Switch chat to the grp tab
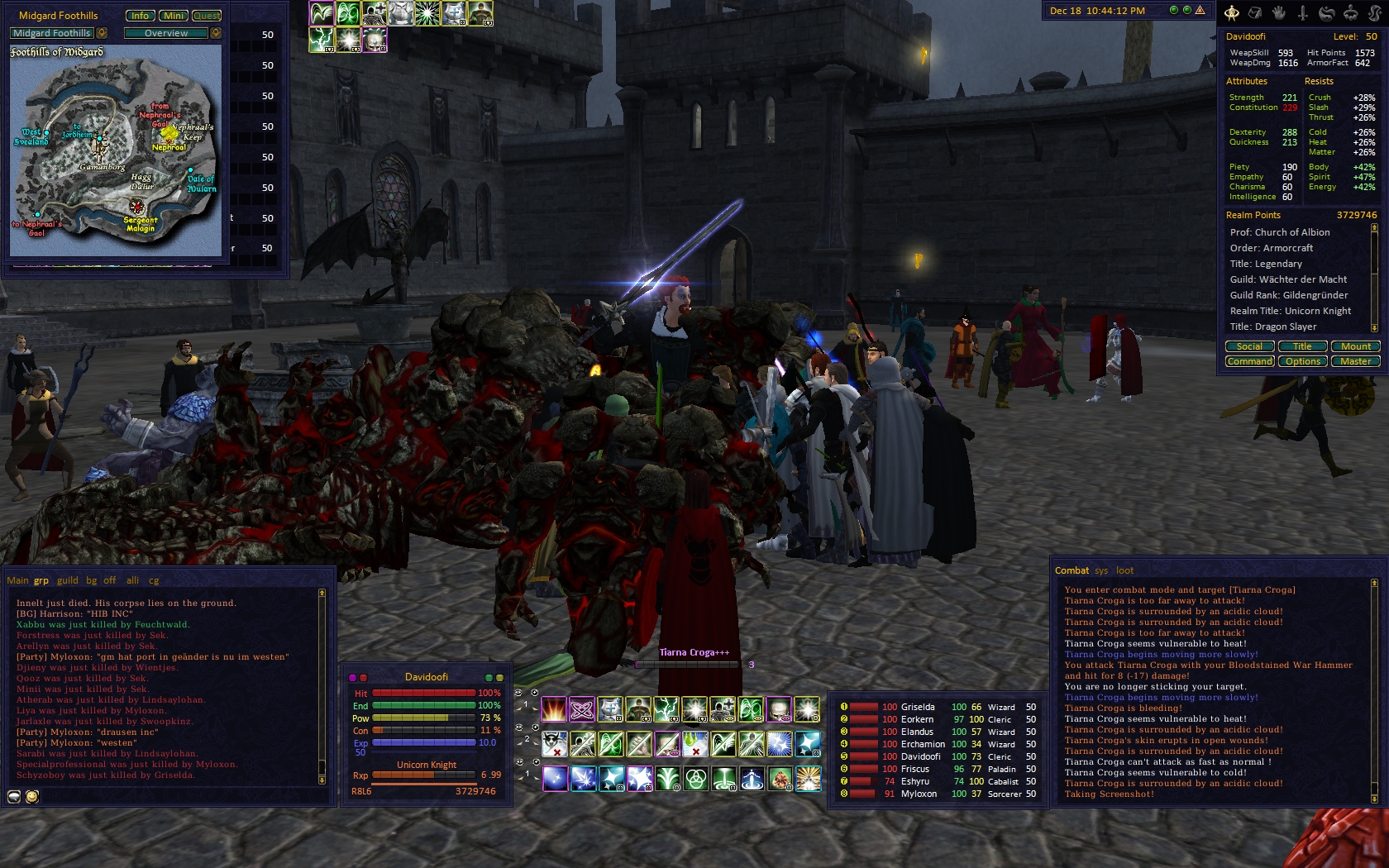This screenshot has height=868, width=1389. [x=41, y=580]
